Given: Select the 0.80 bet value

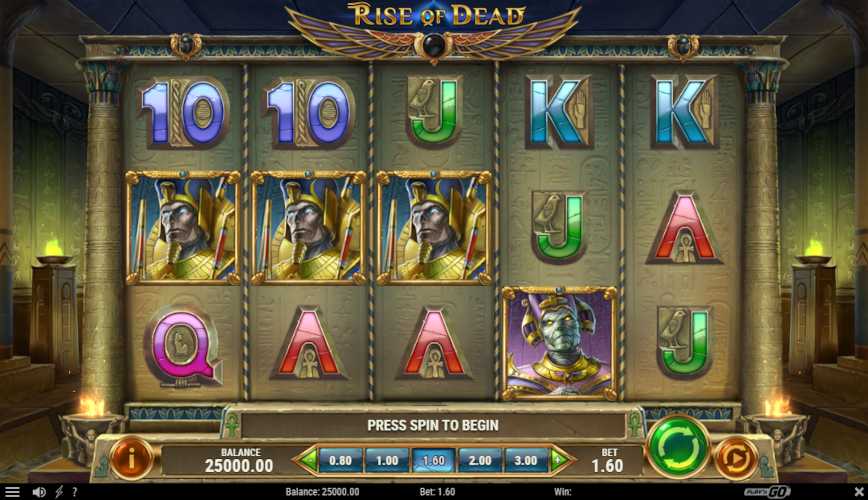Looking at the screenshot, I should (340, 461).
